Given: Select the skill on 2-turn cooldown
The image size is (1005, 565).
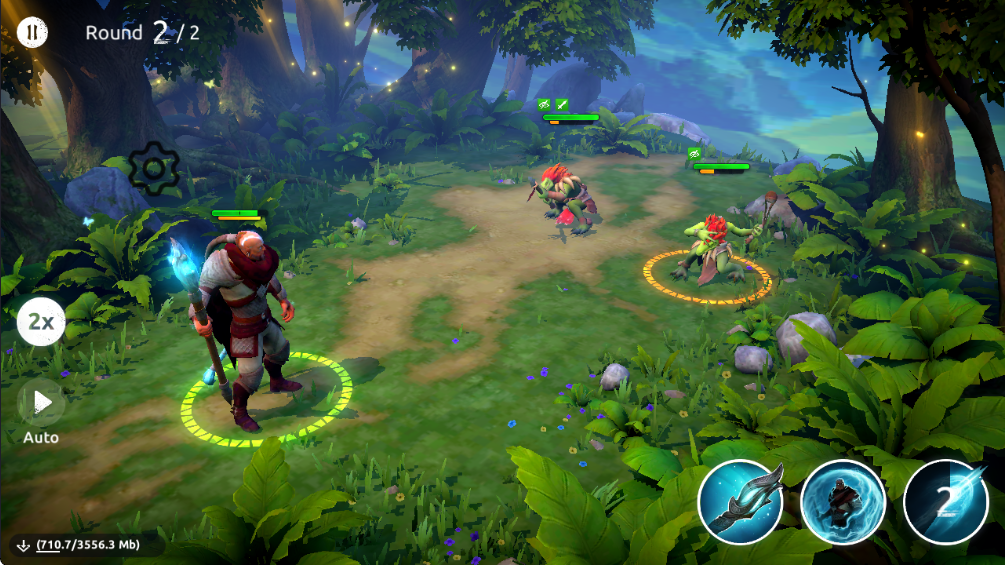Looking at the screenshot, I should [x=945, y=501].
